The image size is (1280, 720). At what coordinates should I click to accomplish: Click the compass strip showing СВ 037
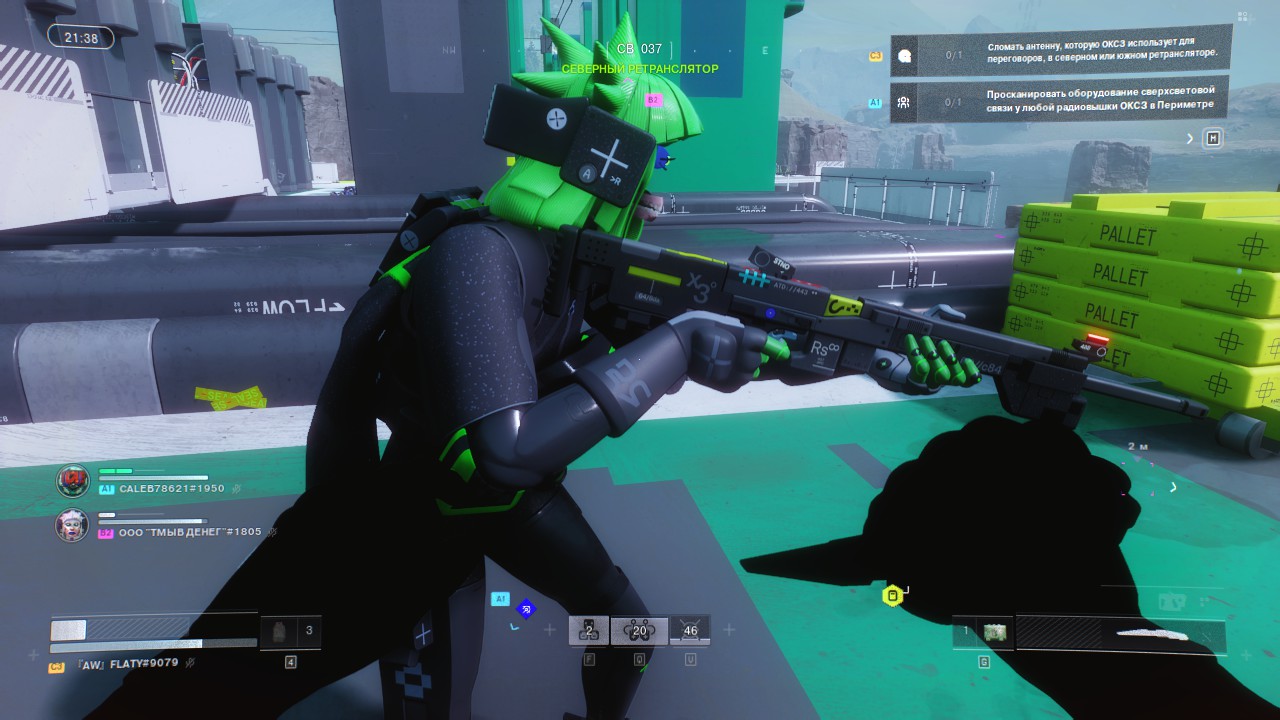pos(639,49)
